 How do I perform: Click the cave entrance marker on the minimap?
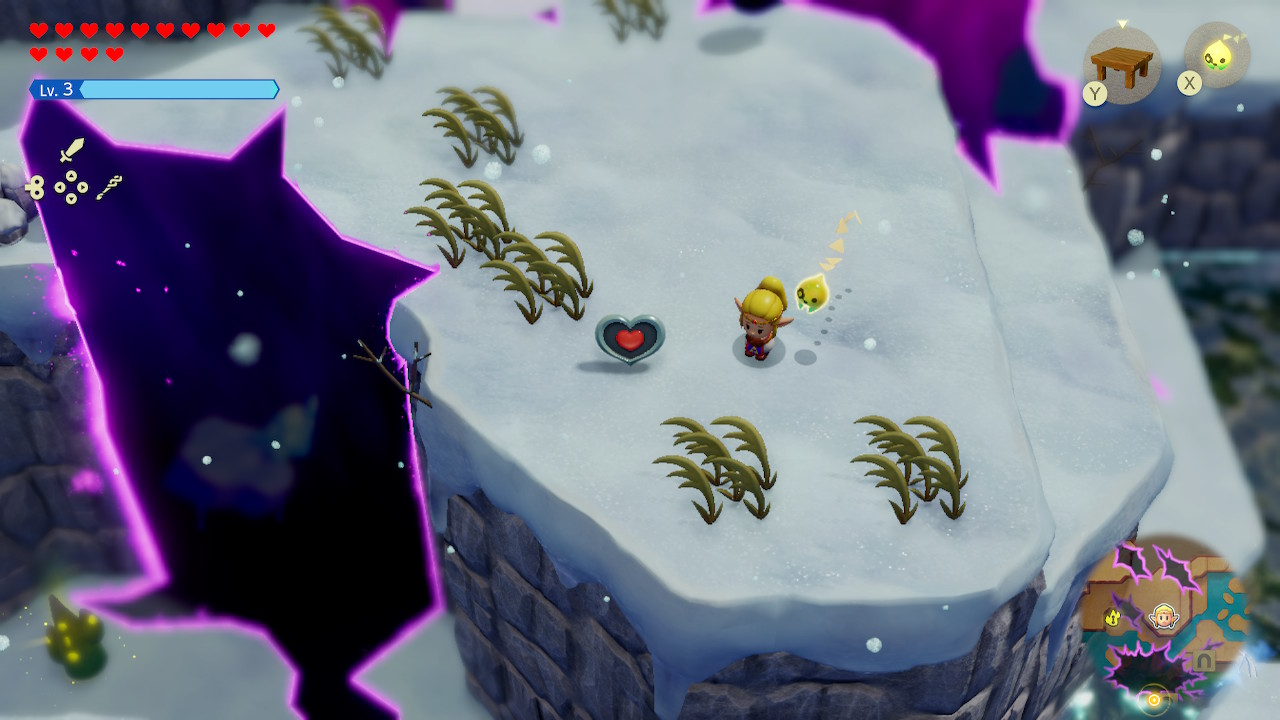pos(1205,661)
